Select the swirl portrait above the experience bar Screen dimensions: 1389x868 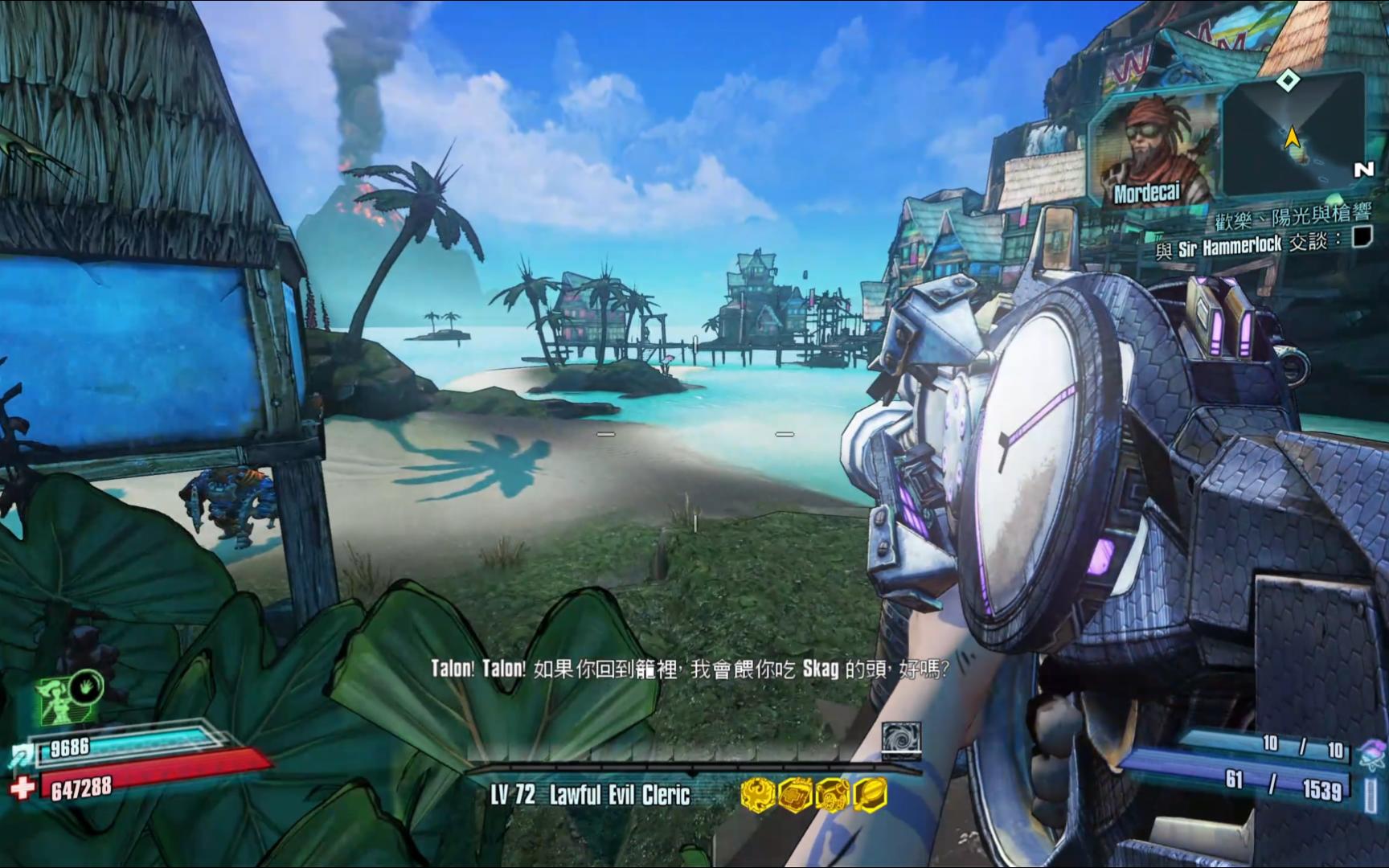[900, 739]
